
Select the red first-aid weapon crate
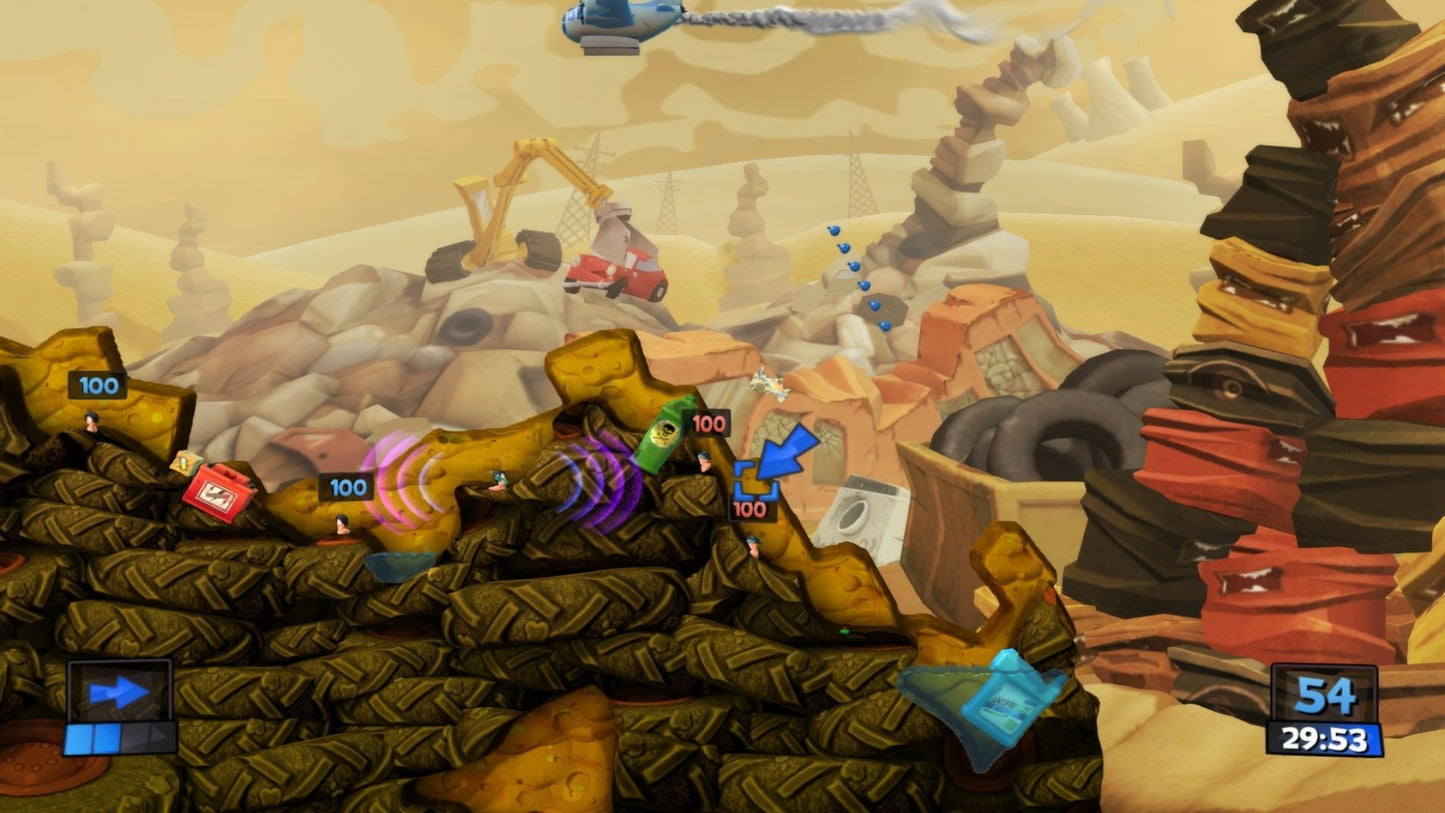[222, 494]
